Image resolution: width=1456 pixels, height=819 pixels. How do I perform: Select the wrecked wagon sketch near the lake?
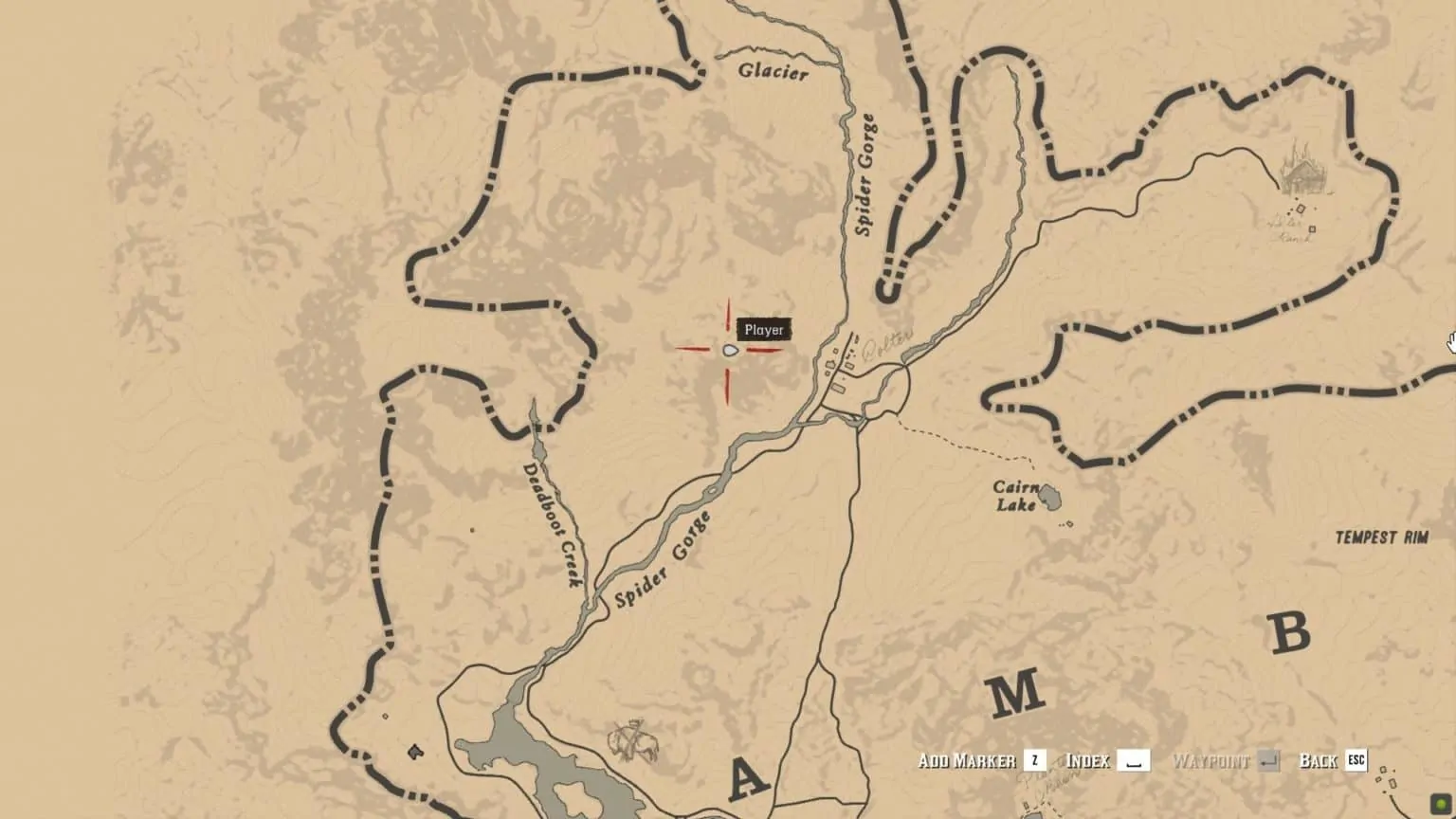630,742
